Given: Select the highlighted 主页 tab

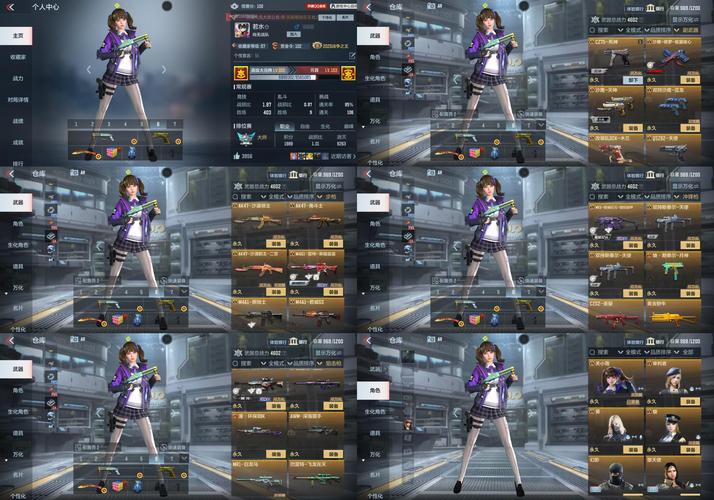Looking at the screenshot, I should (x=17, y=35).
